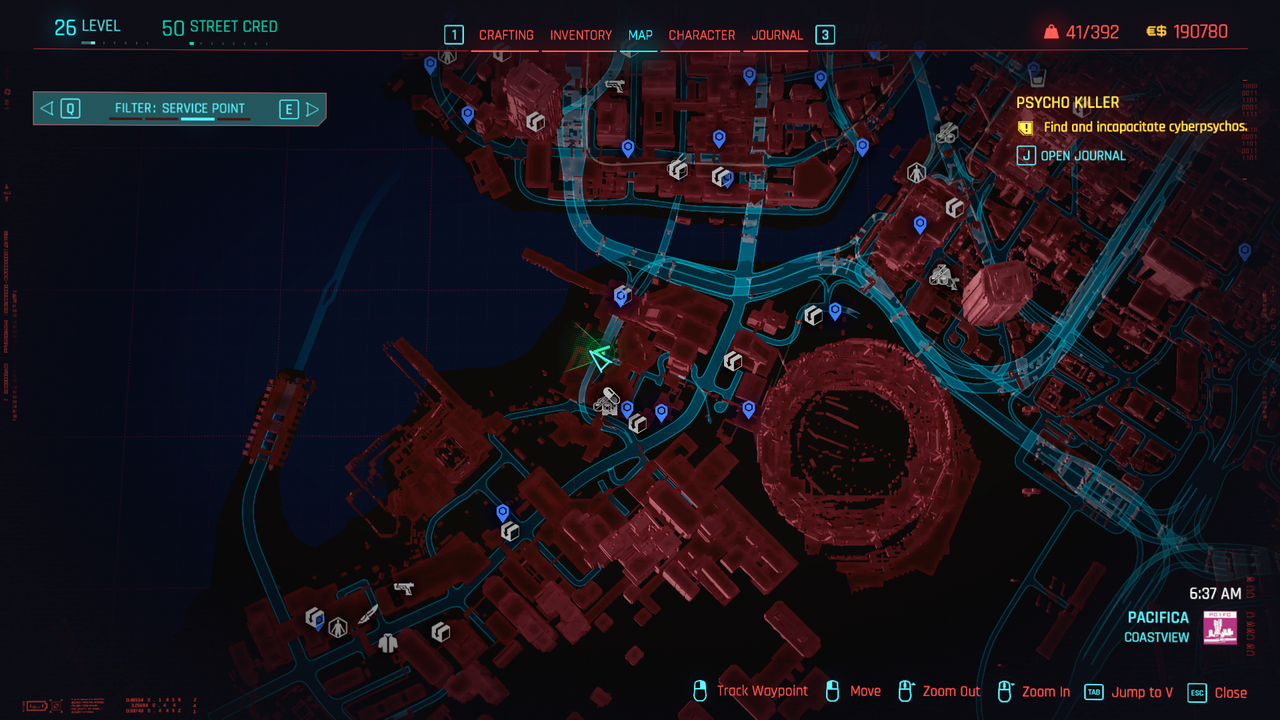
Task: Switch to the Inventory tab
Action: tap(580, 35)
